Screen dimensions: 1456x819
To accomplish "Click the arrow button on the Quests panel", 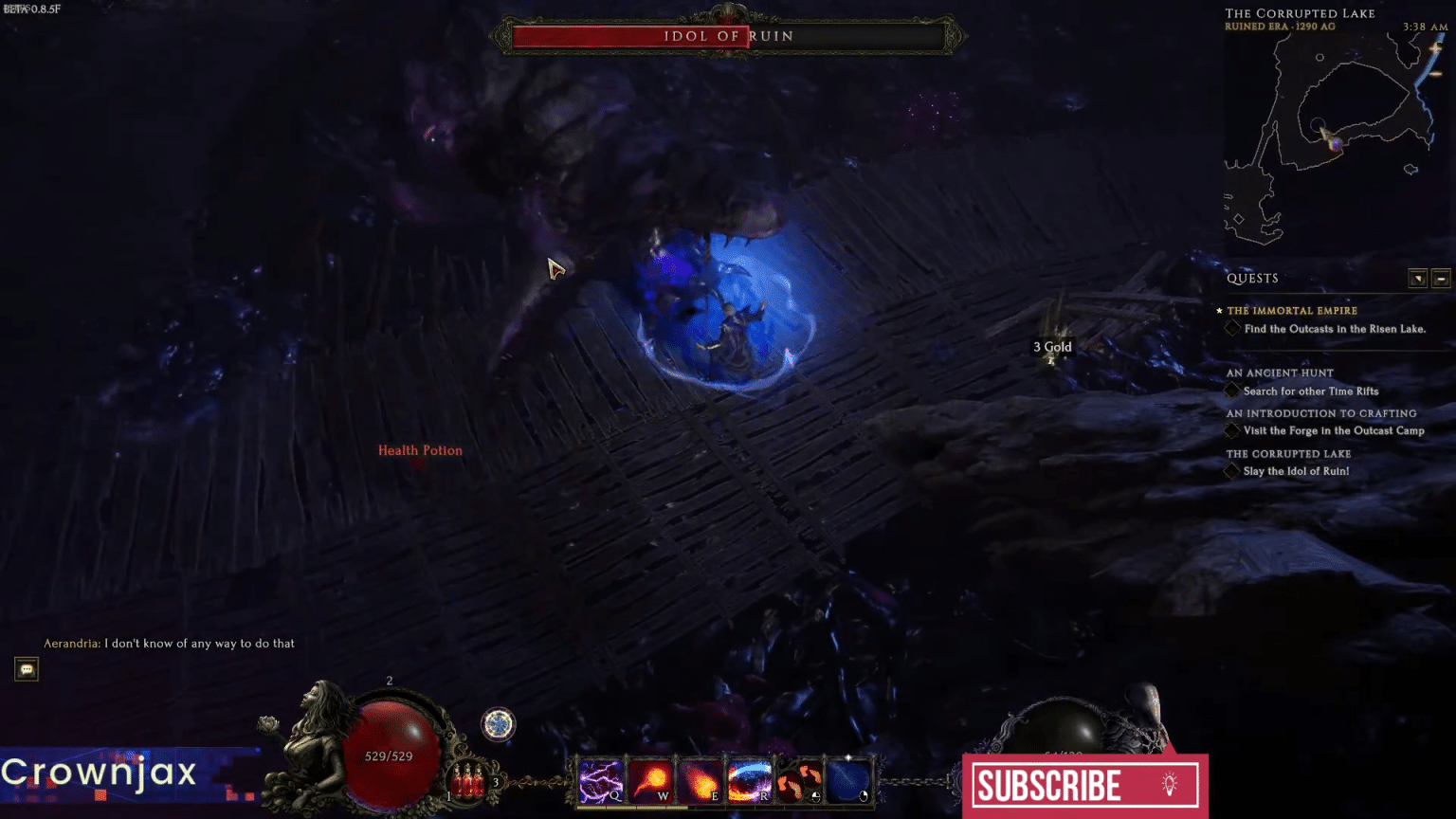I will tap(1418, 278).
